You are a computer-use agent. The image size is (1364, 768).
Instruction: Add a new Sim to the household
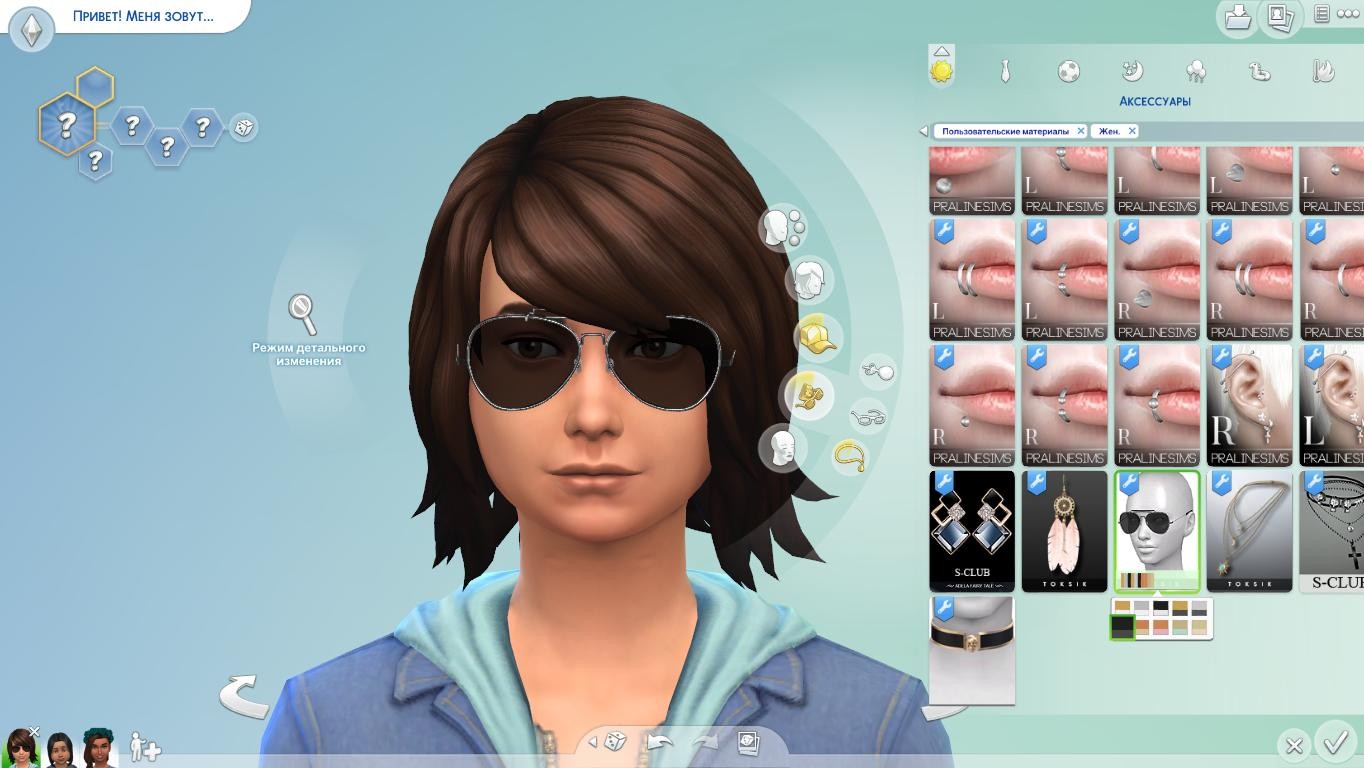145,748
